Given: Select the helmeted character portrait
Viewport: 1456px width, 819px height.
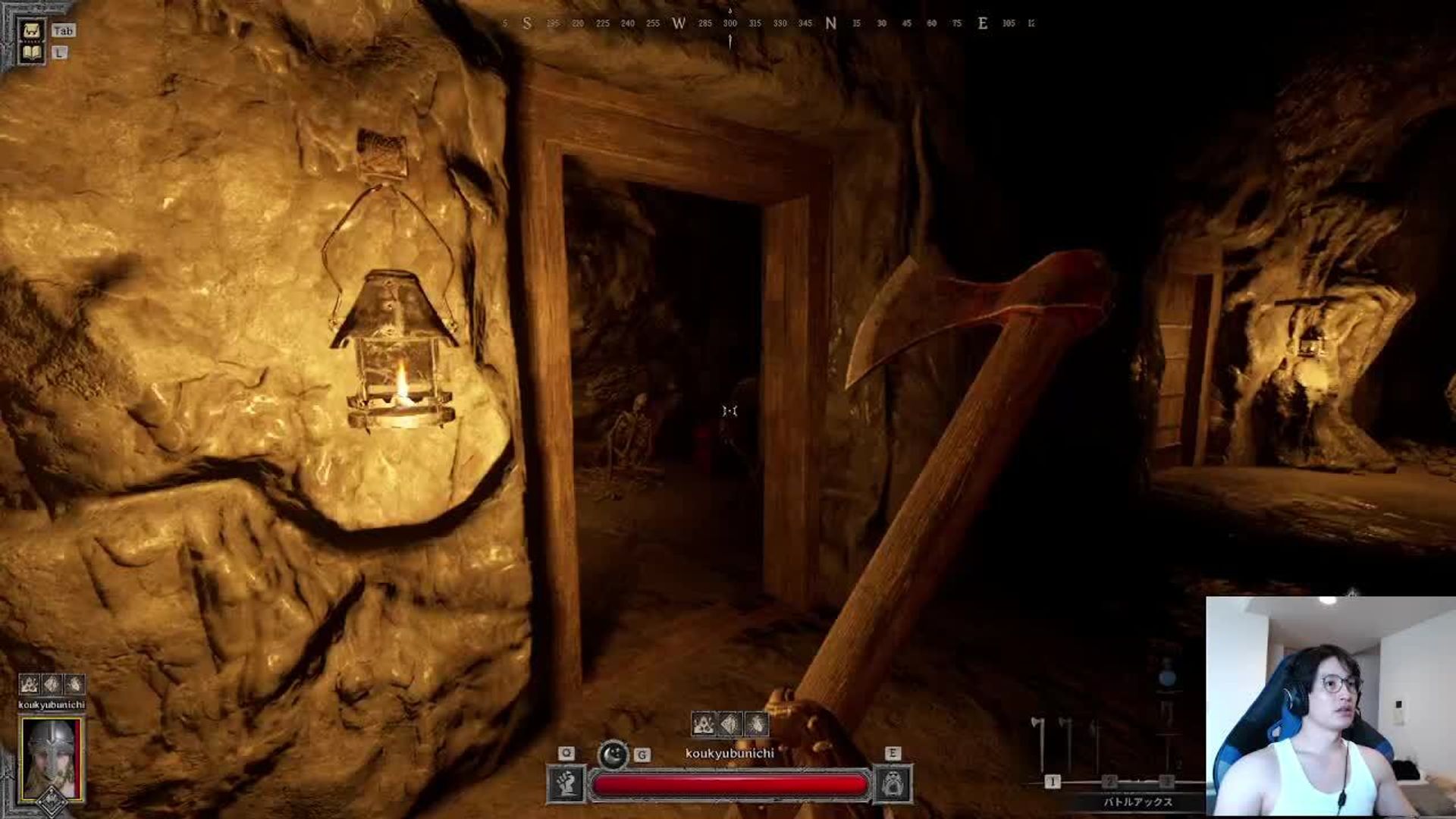Looking at the screenshot, I should click(52, 758).
